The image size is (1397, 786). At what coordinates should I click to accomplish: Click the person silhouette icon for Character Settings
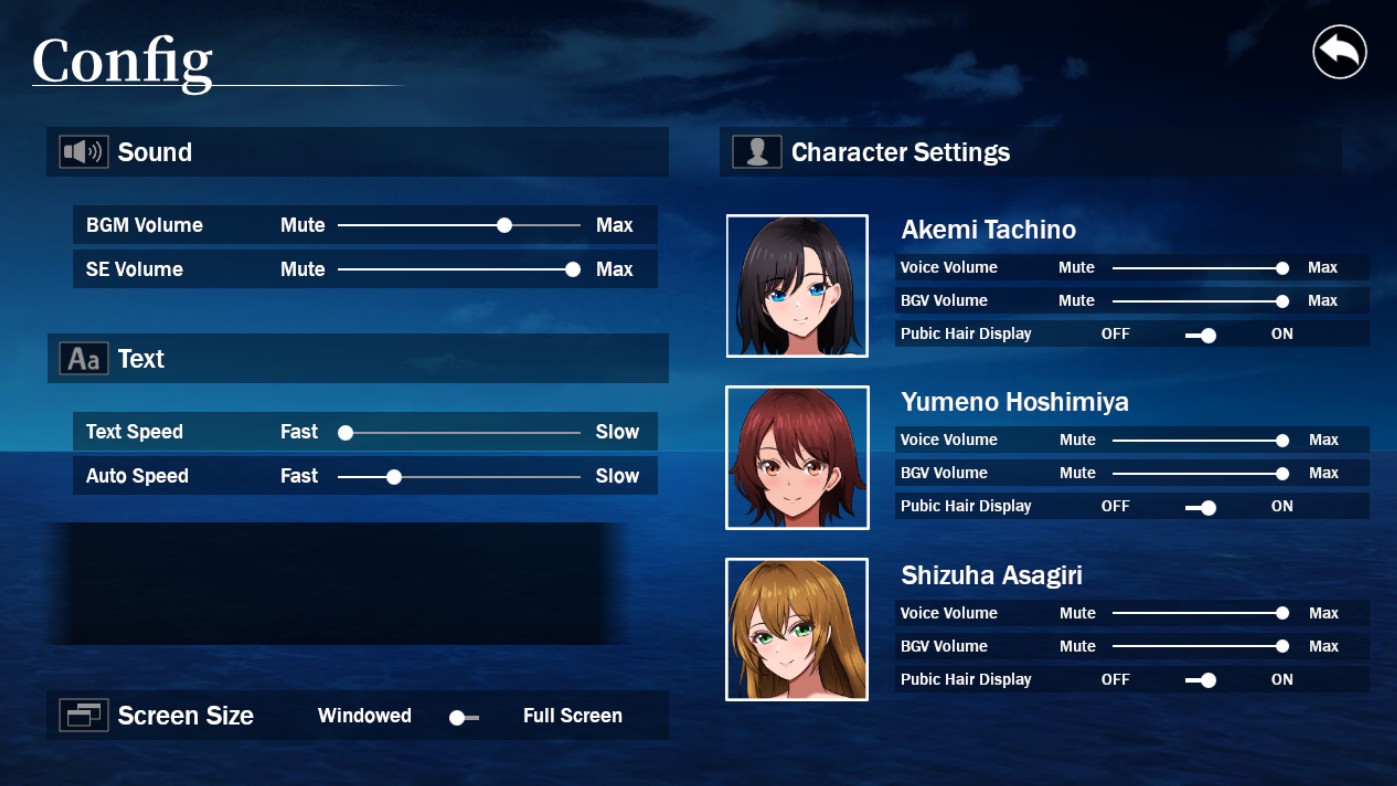click(757, 151)
